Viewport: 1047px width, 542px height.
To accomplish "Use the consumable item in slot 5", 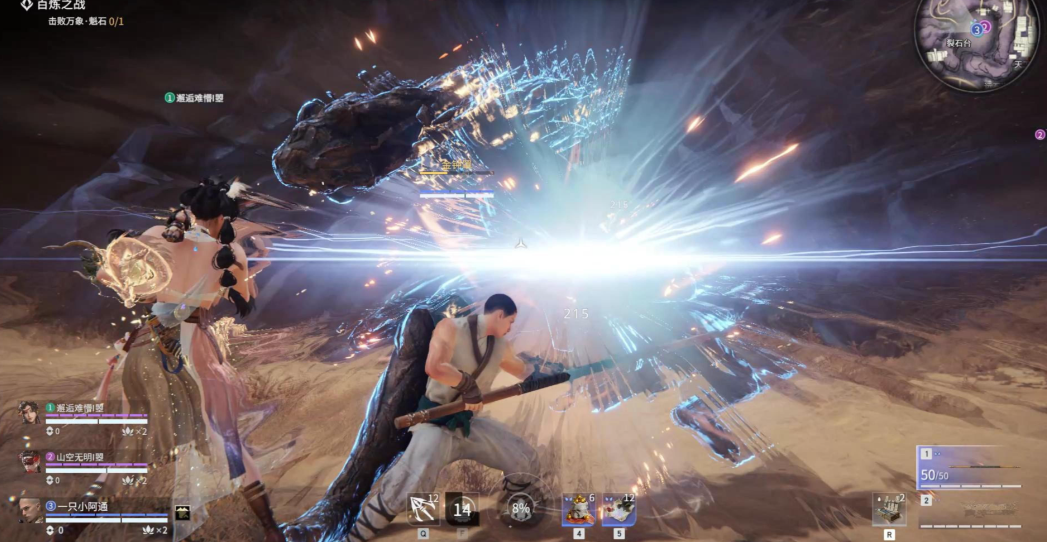I will pyautogui.click(x=618, y=510).
